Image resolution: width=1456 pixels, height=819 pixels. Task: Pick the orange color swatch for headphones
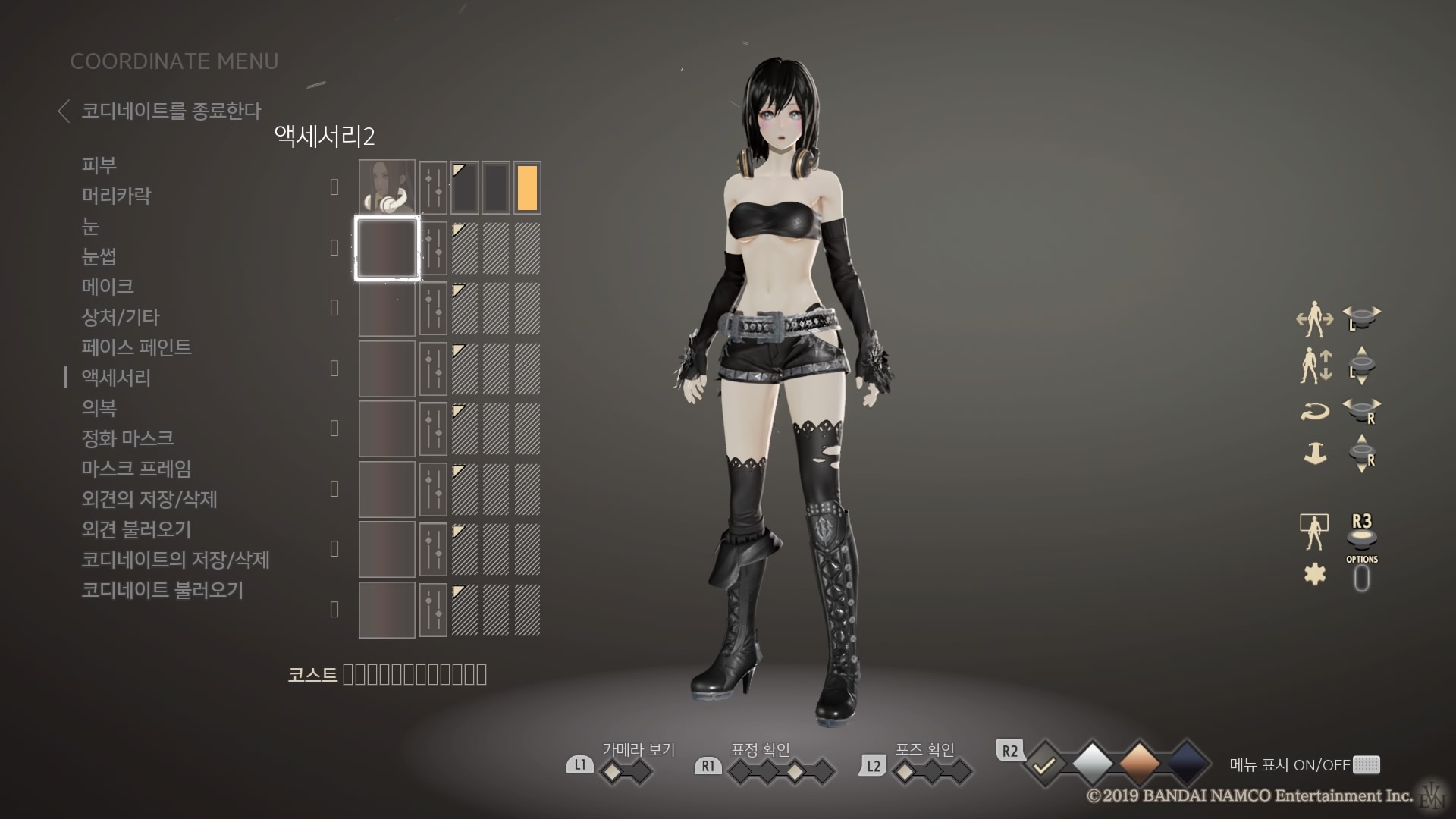527,187
